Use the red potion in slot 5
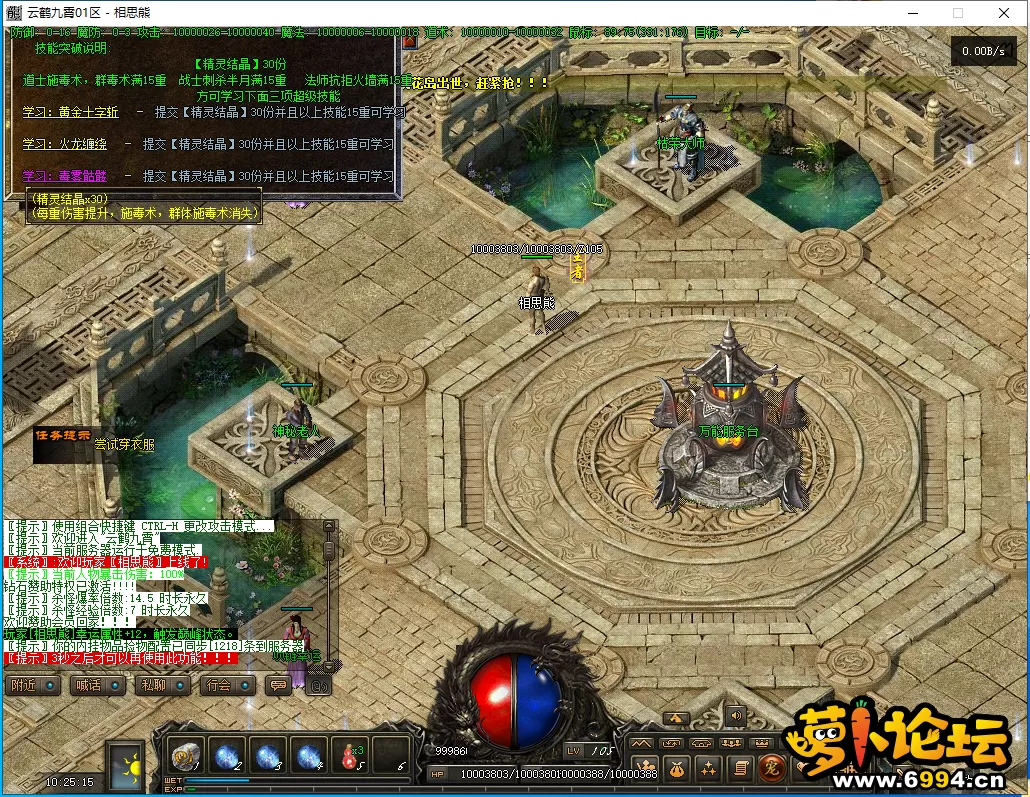This screenshot has height=797, width=1030. click(x=350, y=755)
